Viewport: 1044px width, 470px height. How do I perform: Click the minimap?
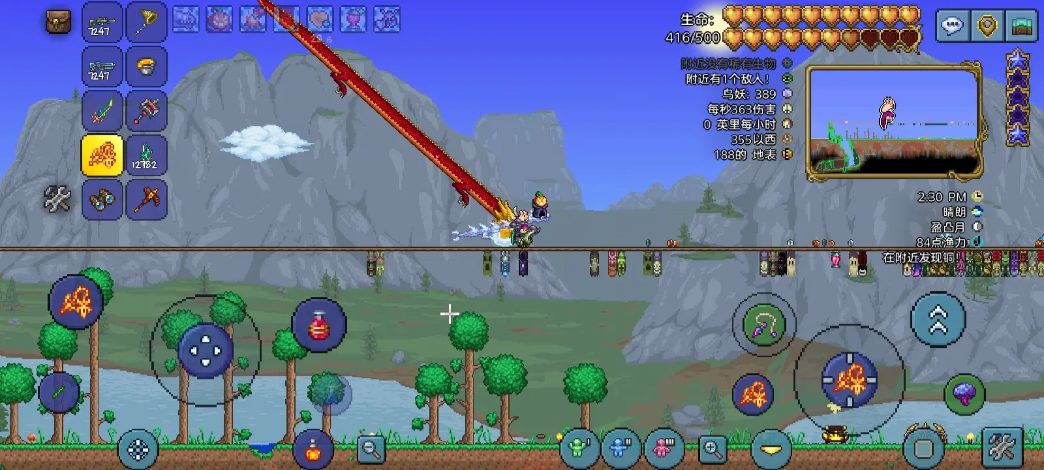click(x=894, y=124)
